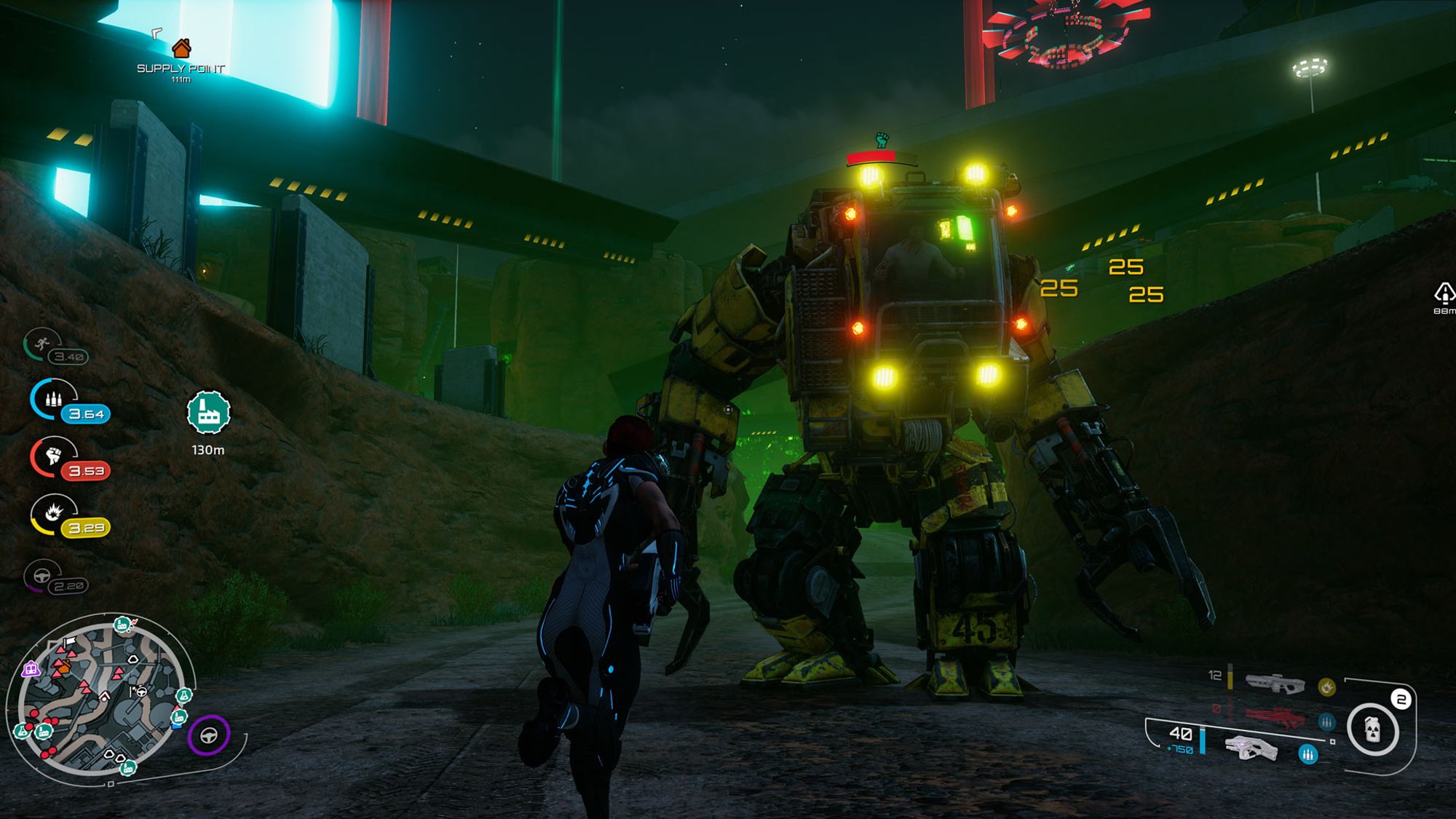Click the orange supply point on minimap
This screenshot has width=1456, height=819.
pyautogui.click(x=64, y=666)
